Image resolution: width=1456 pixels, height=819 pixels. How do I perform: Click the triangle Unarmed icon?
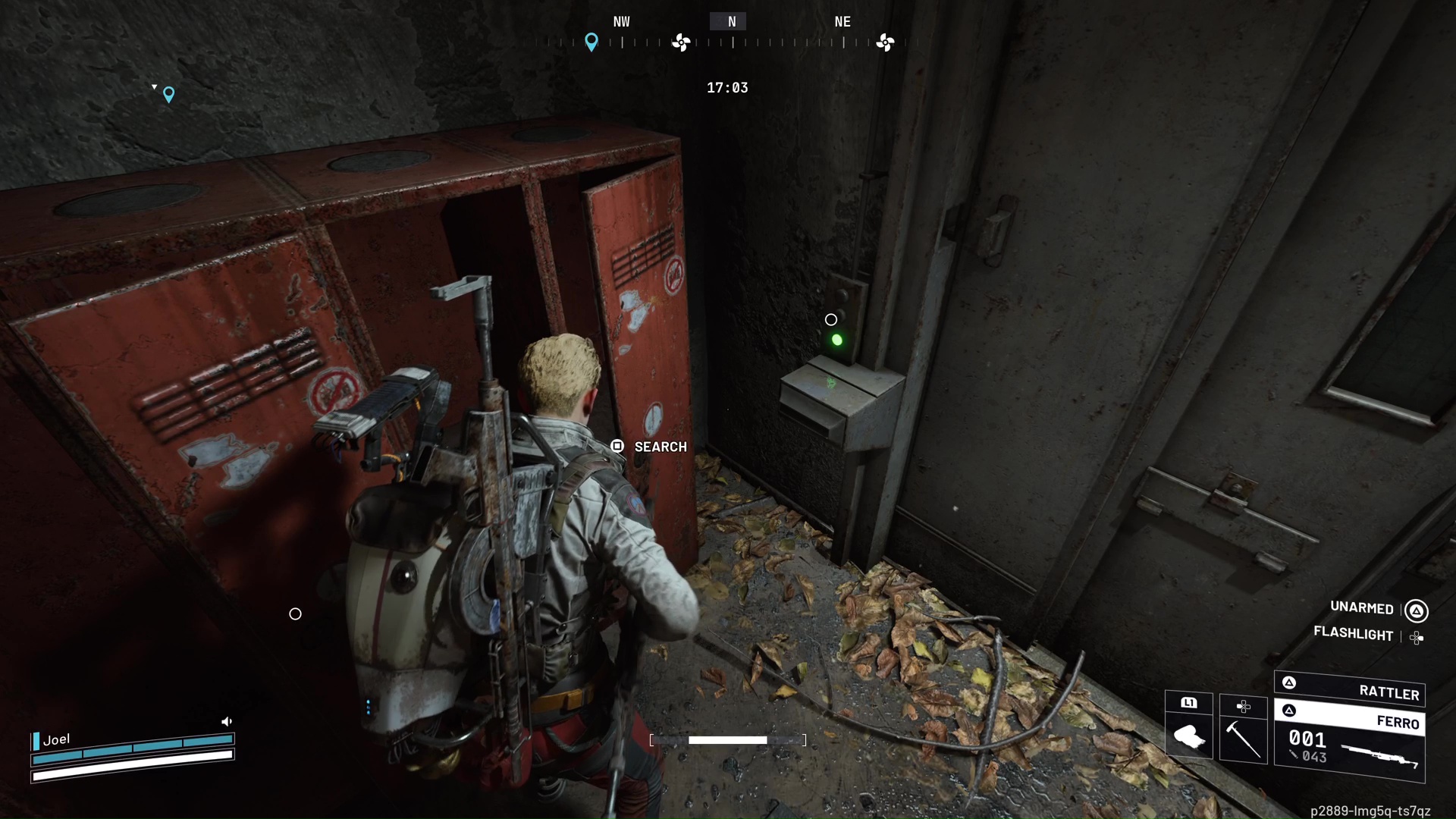[1417, 609]
